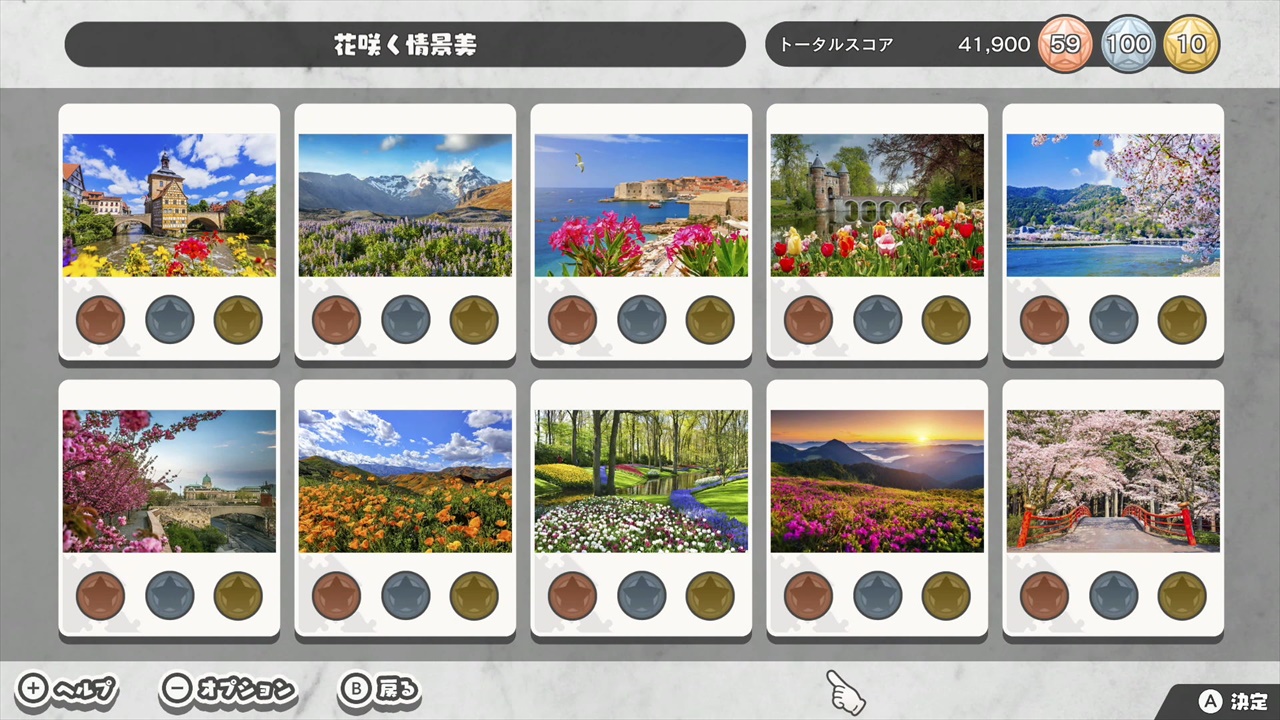Viewport: 1280px width, 720px height.
Task: Click the トータルスコア score display
Action: [x=836, y=44]
